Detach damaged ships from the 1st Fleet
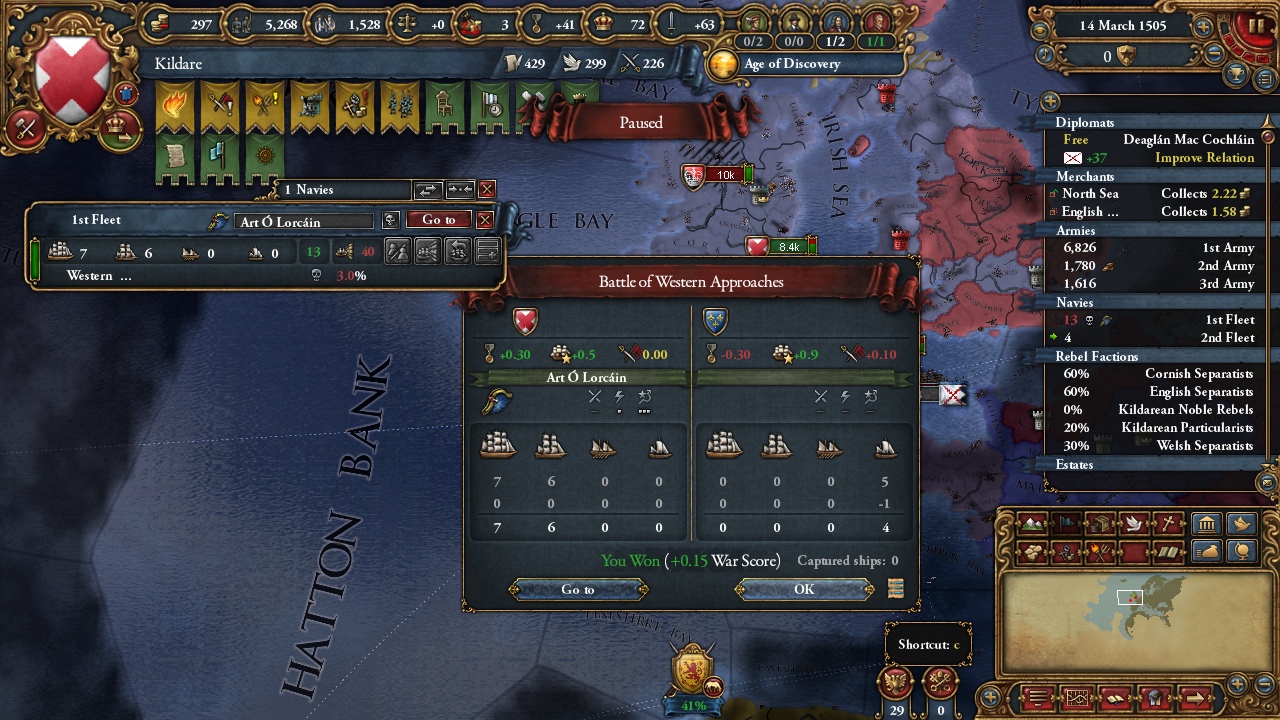The image size is (1280, 720). click(x=428, y=252)
